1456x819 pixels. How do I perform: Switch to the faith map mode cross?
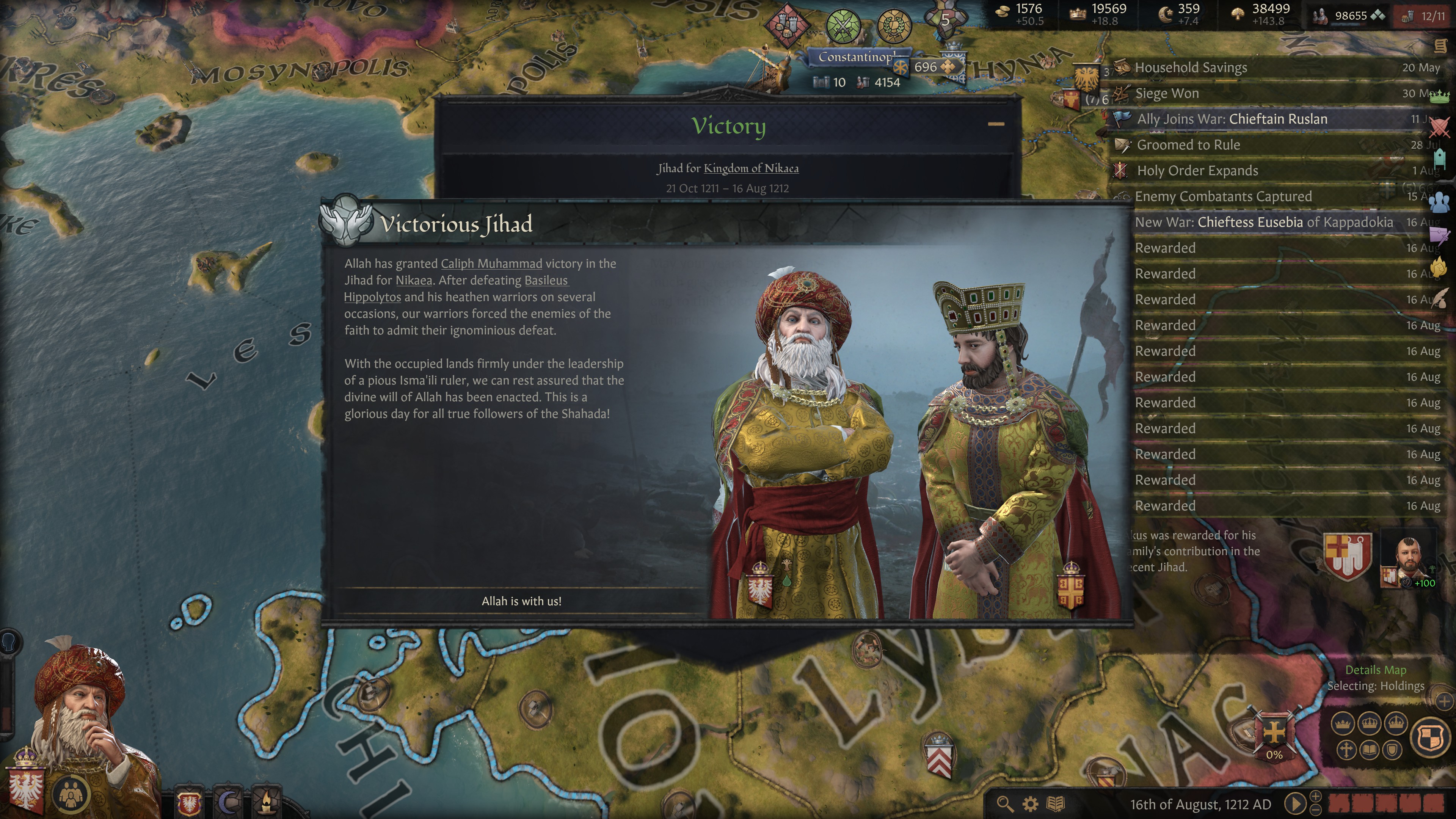pos(1346,750)
